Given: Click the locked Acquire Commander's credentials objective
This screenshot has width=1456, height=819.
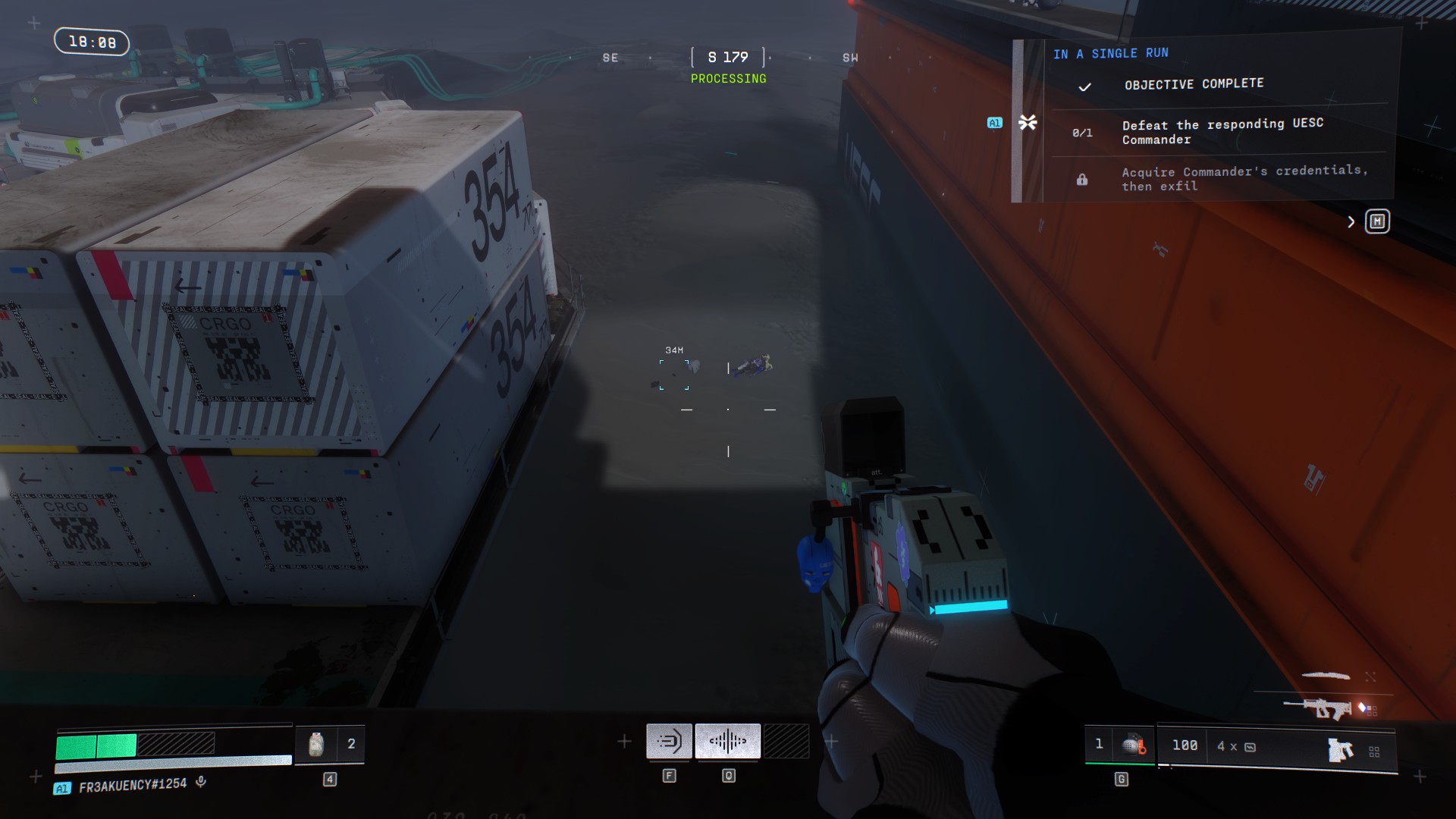Looking at the screenshot, I should pos(1244,178).
